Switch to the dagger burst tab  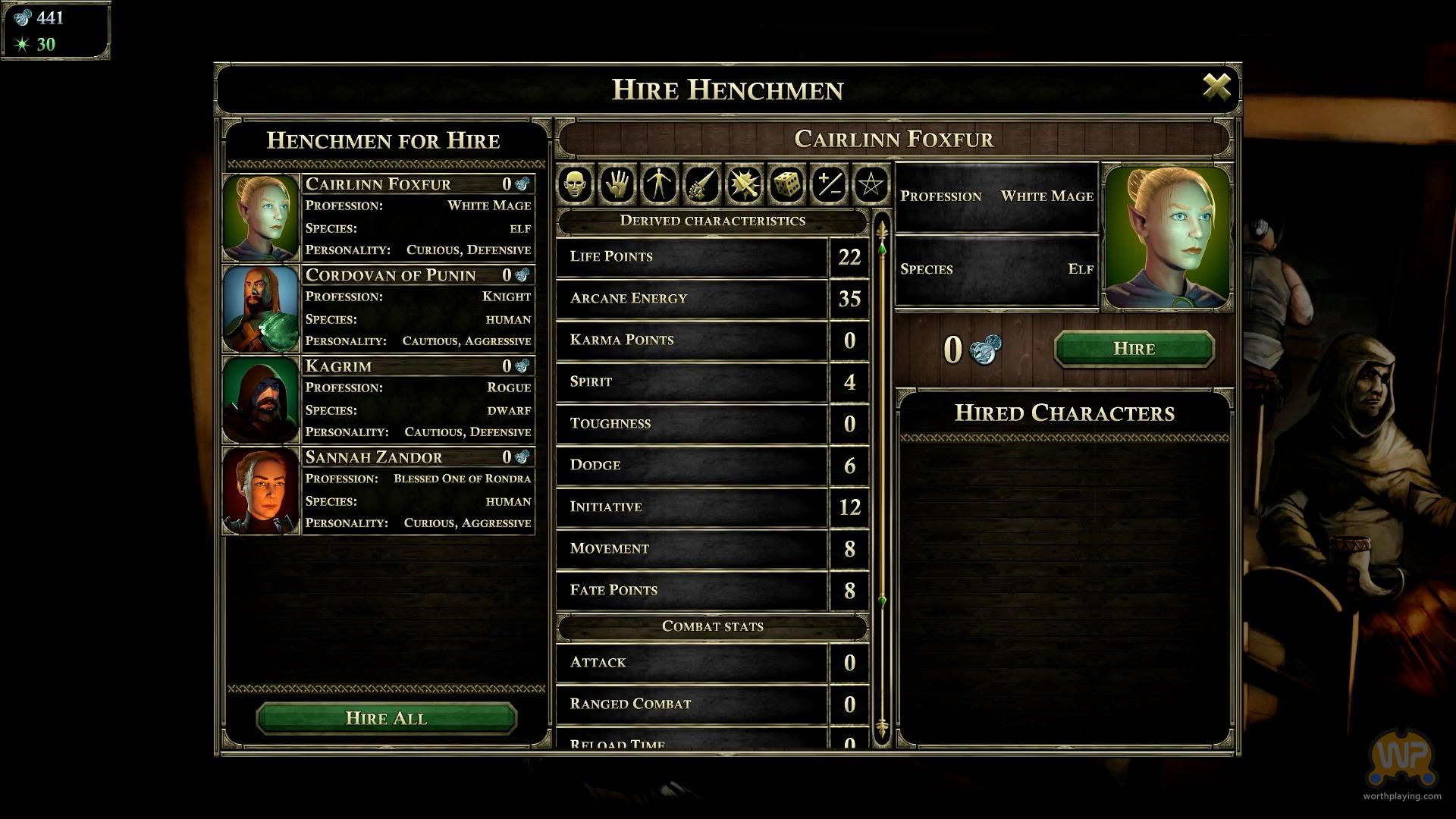[x=744, y=184]
